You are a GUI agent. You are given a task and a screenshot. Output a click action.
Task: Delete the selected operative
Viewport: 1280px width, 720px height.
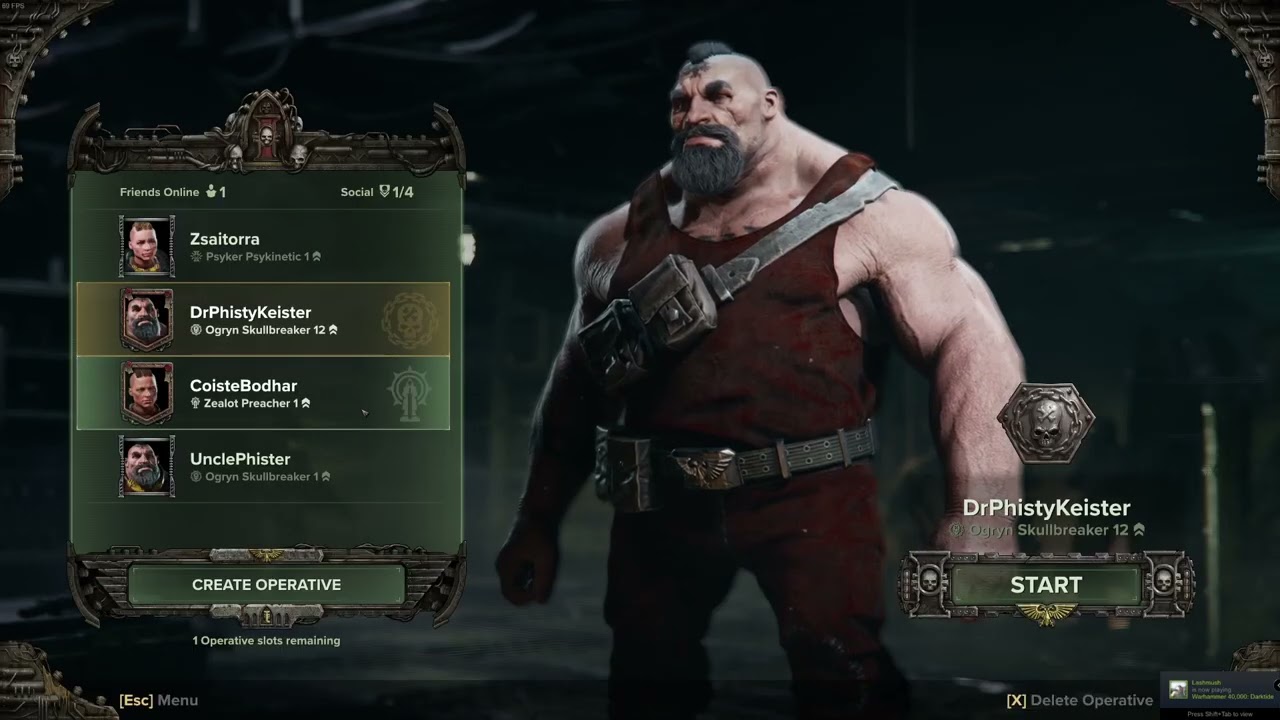pos(1080,700)
